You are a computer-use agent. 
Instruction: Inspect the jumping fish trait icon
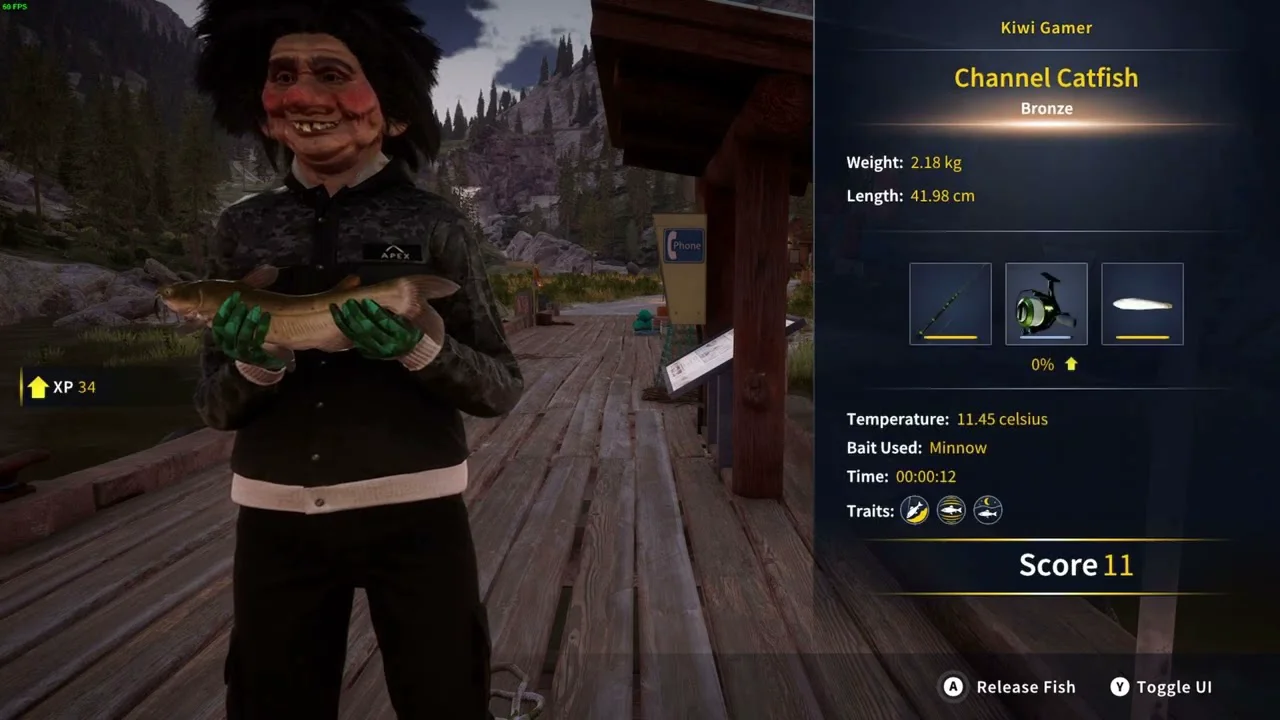pos(915,511)
